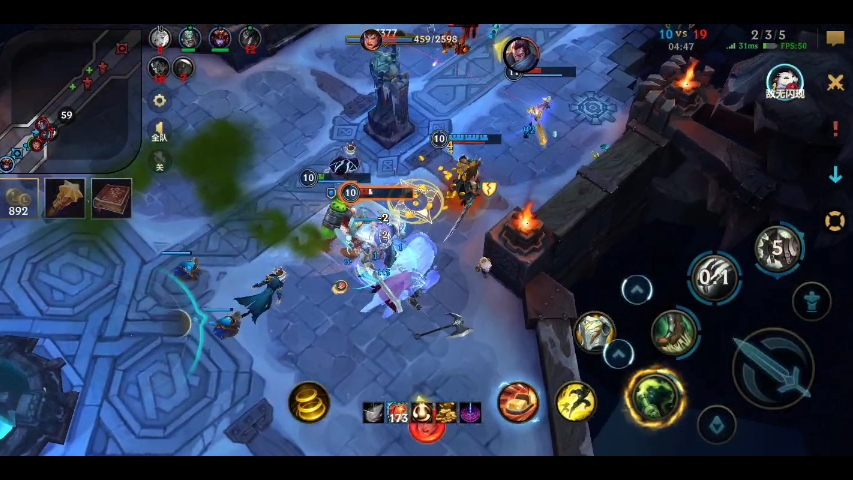
Task: Tap the target-minion button below the attack button
Action: coord(716,425)
